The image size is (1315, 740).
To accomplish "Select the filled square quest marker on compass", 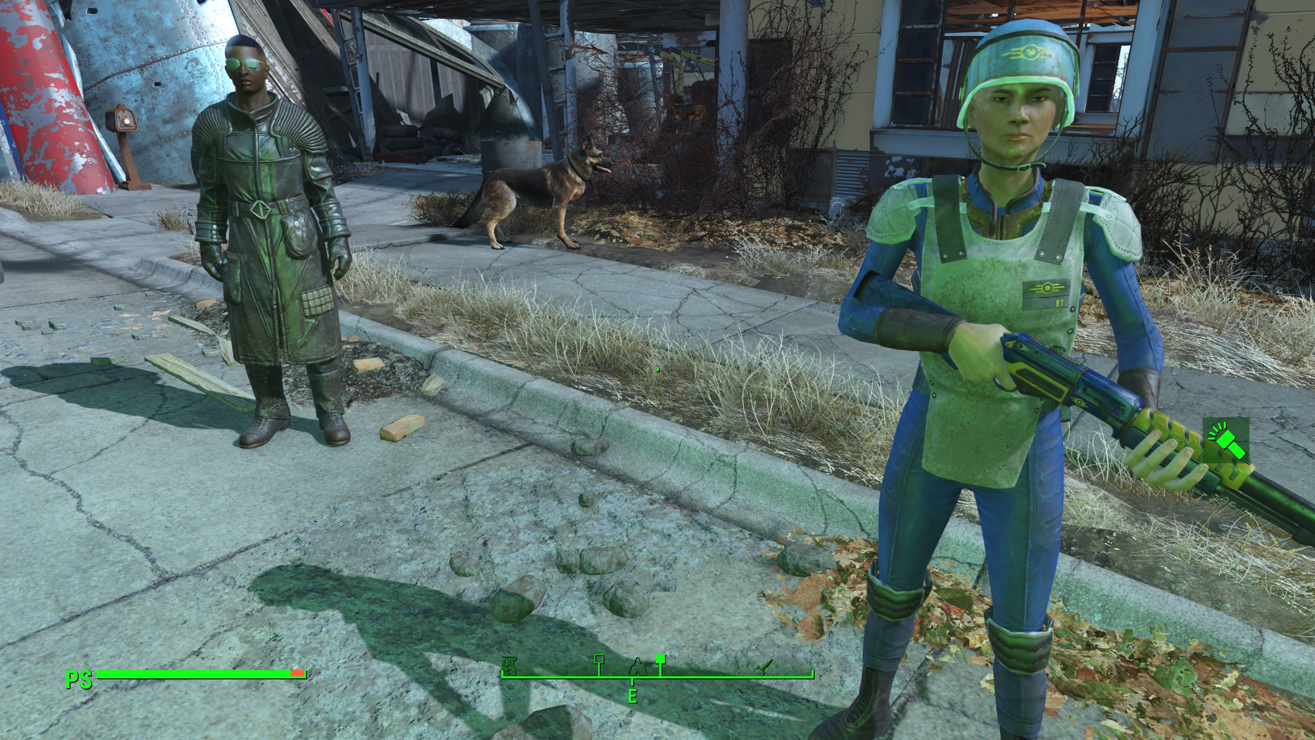I will click(x=660, y=659).
